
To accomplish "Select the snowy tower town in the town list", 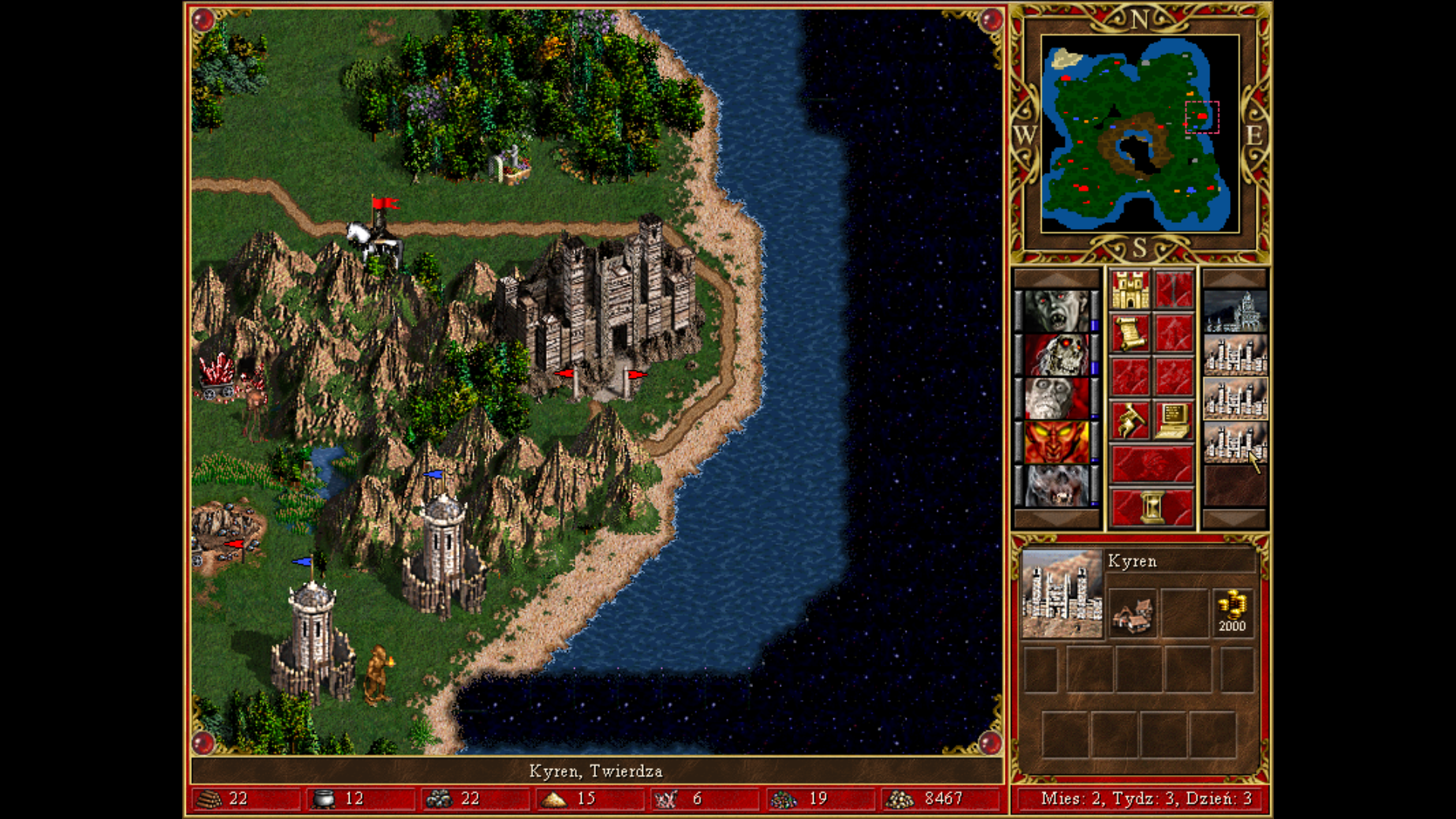I will tap(1235, 312).
